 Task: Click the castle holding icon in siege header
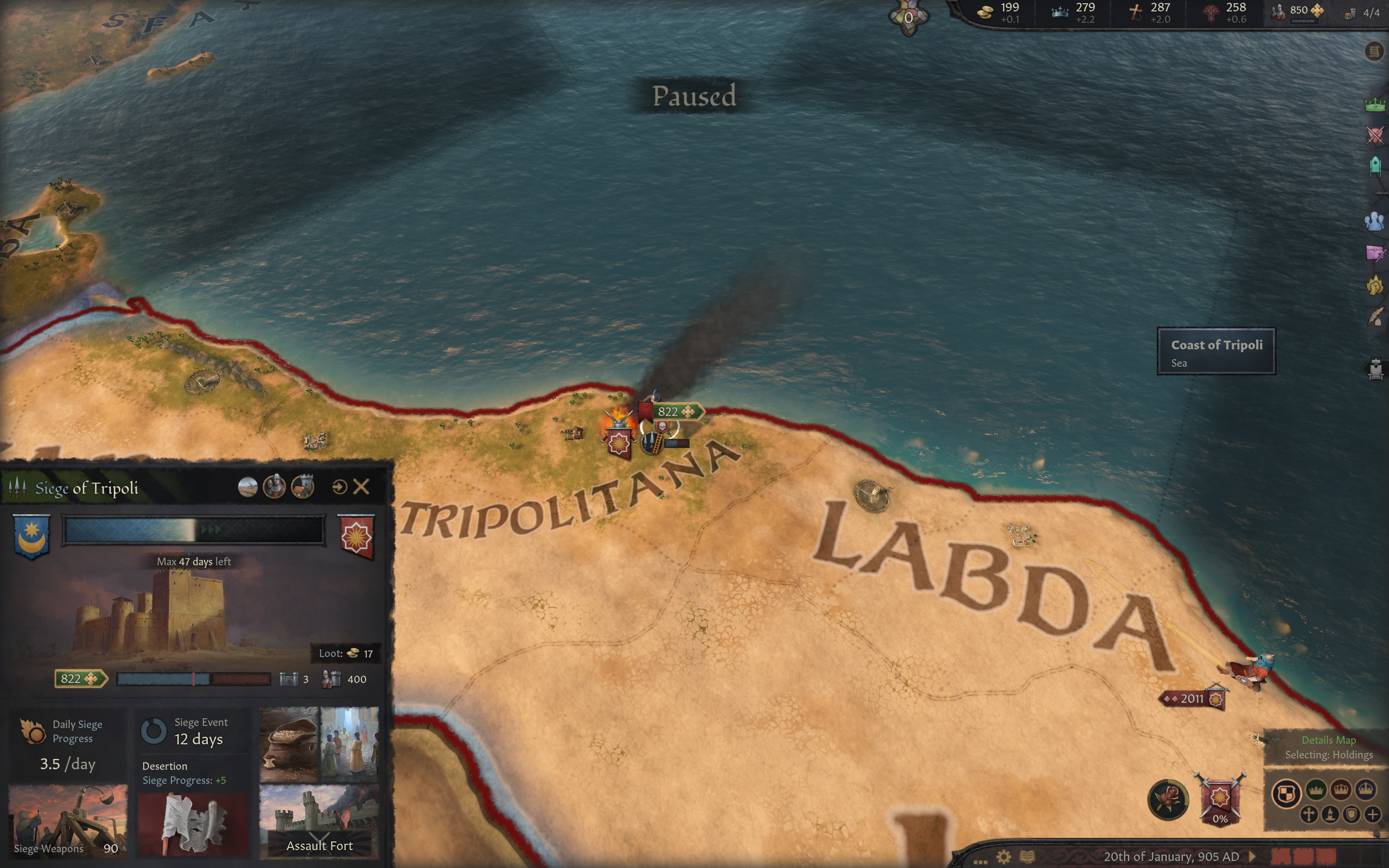(302, 487)
